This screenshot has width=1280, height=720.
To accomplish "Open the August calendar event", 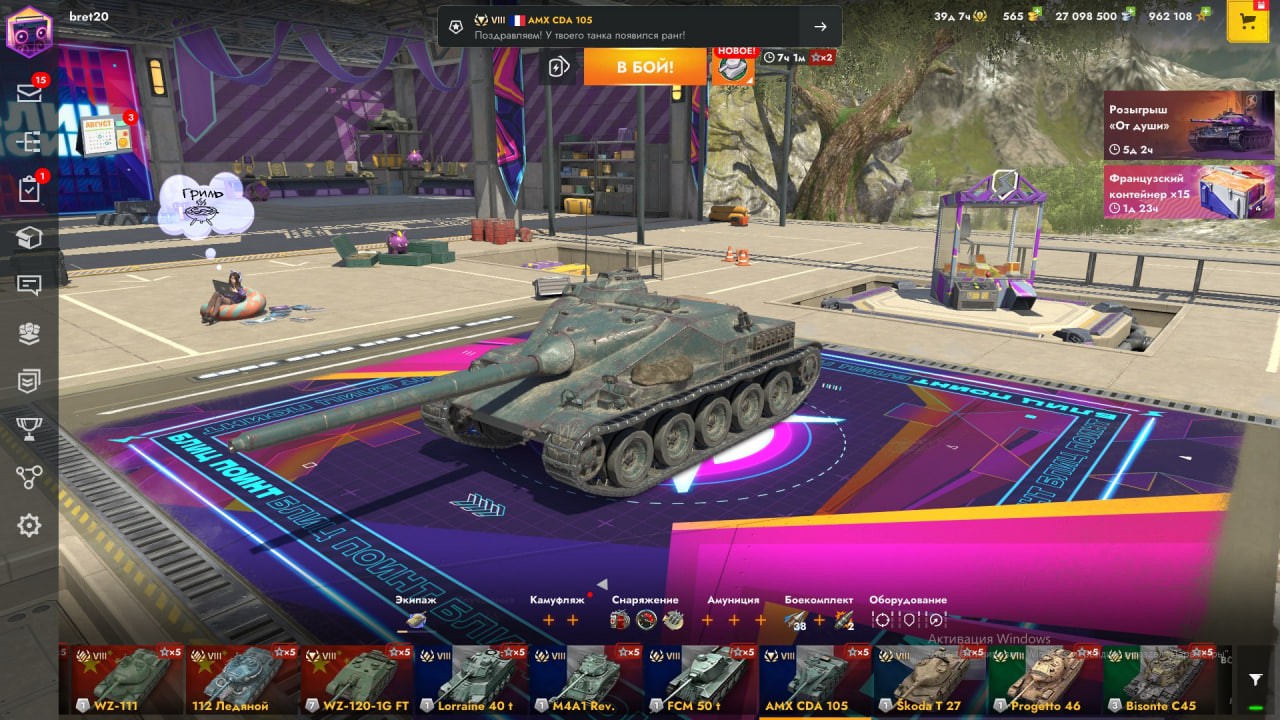I will tap(106, 135).
